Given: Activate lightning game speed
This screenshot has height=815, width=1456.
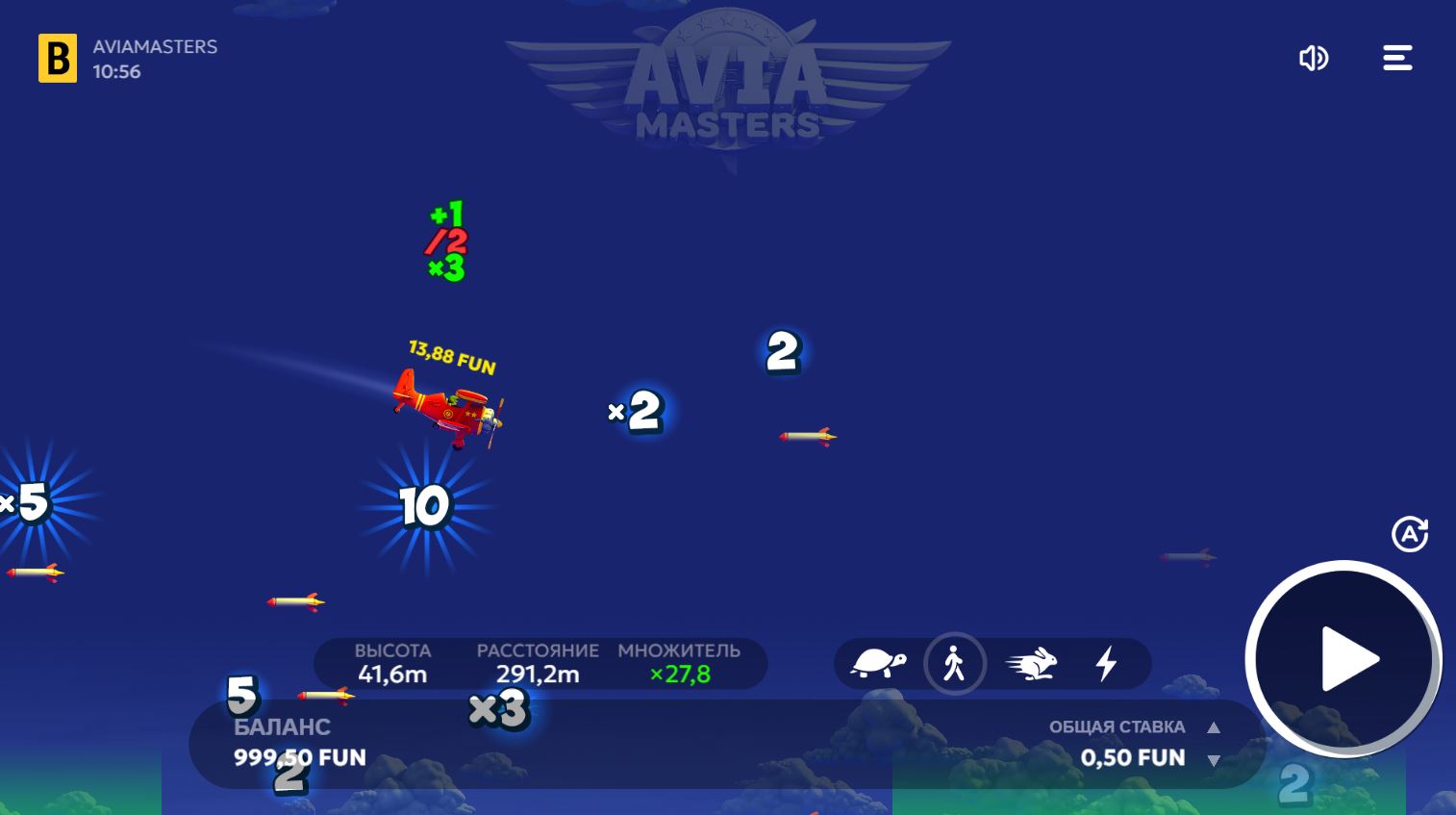Looking at the screenshot, I should tap(1106, 664).
